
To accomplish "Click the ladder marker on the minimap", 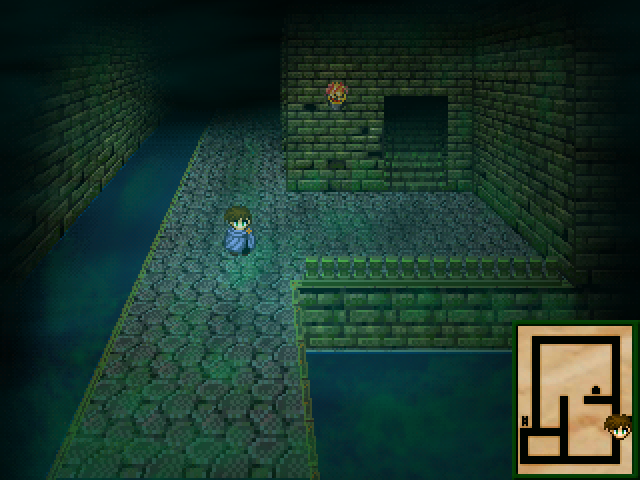I will [x=525, y=420].
